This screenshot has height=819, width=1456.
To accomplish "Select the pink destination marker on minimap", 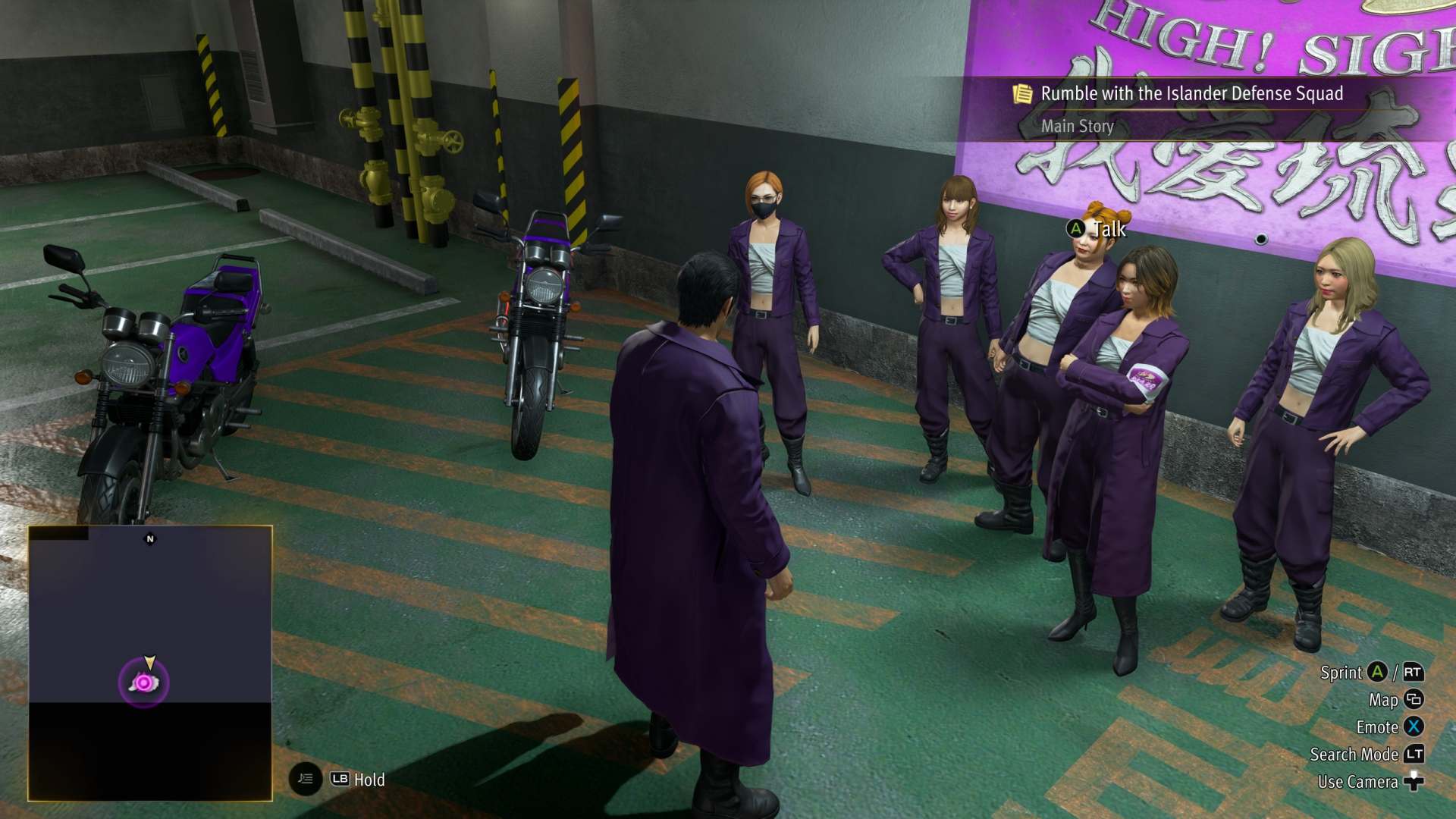I will 143,682.
